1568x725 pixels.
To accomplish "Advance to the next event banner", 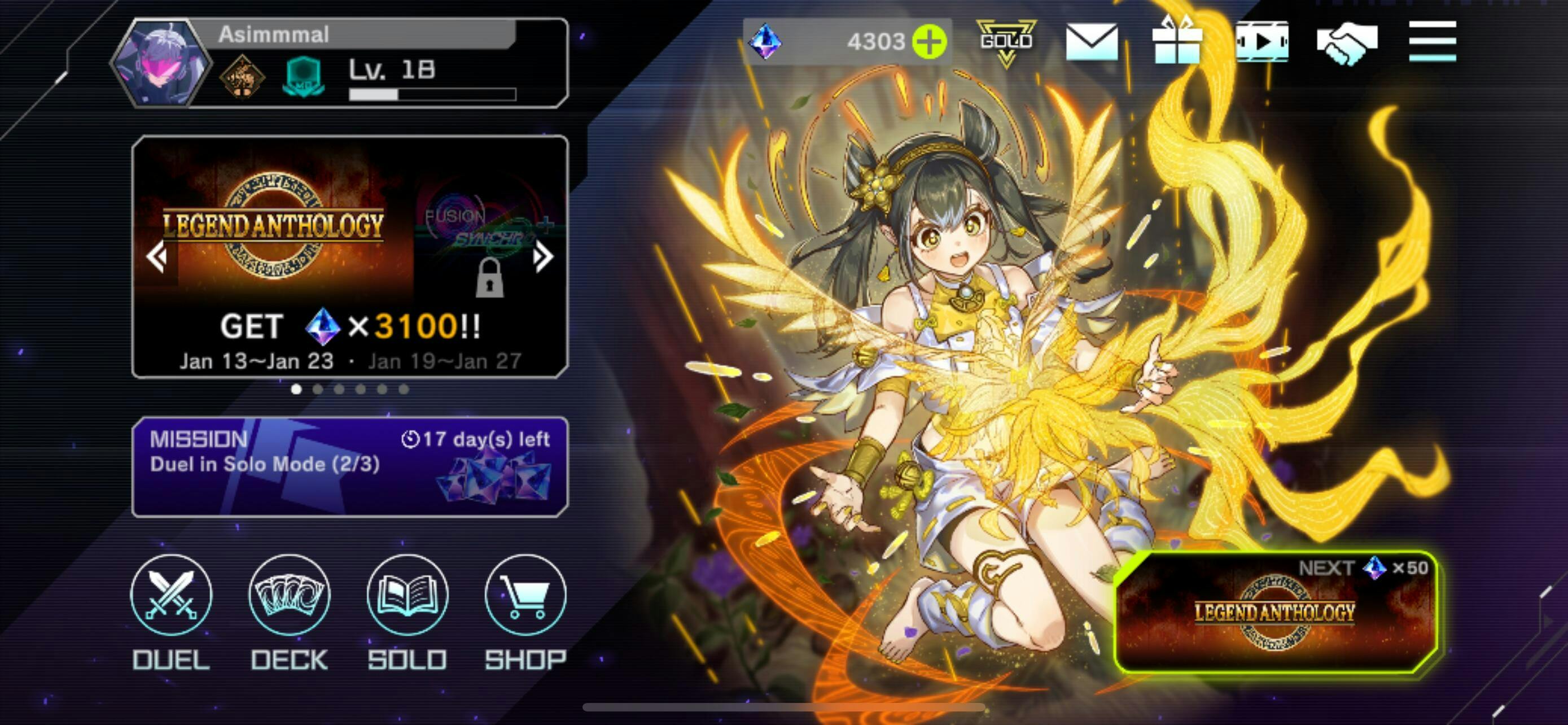I will [543, 256].
